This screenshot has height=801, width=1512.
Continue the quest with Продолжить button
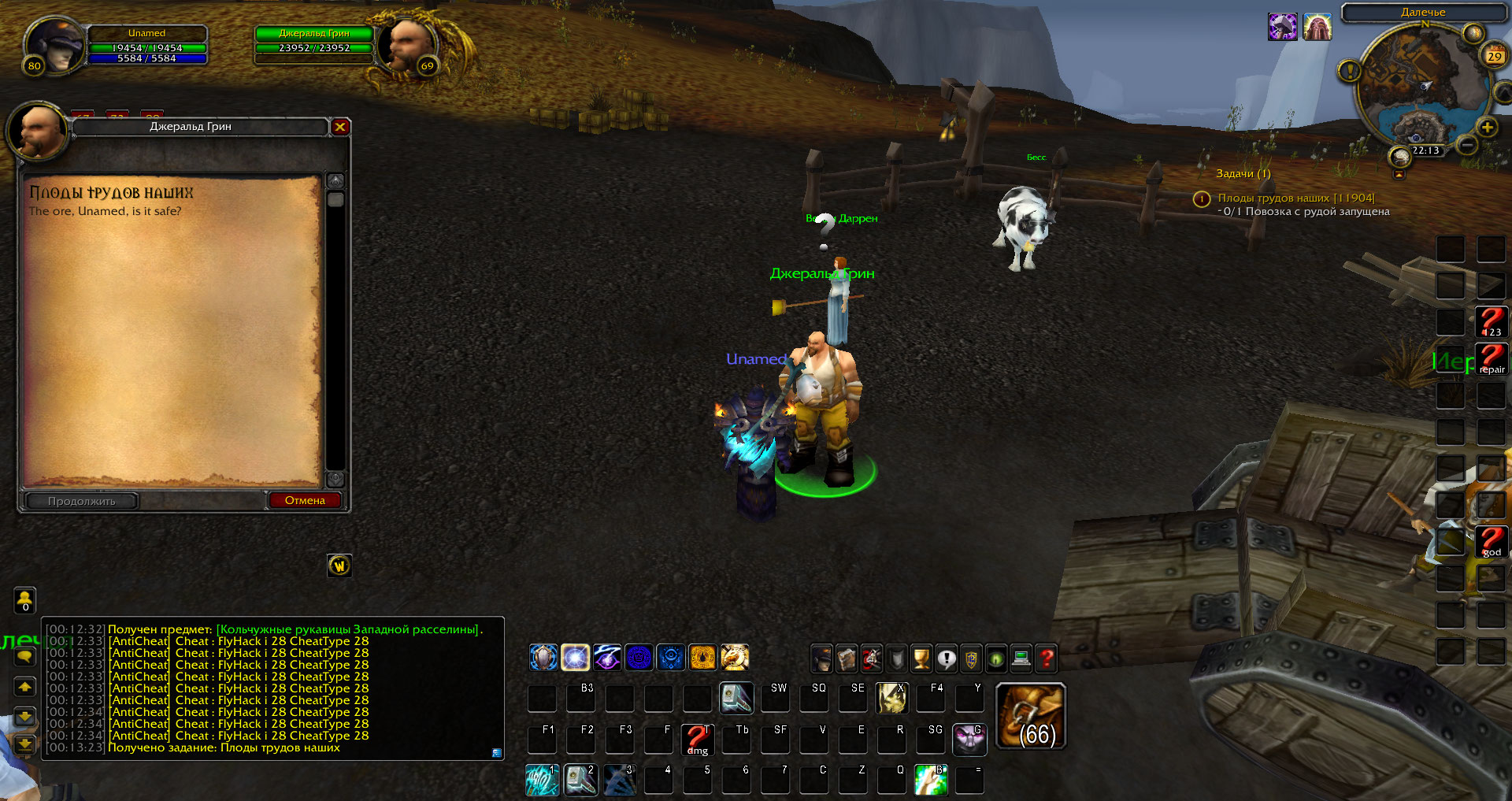82,501
